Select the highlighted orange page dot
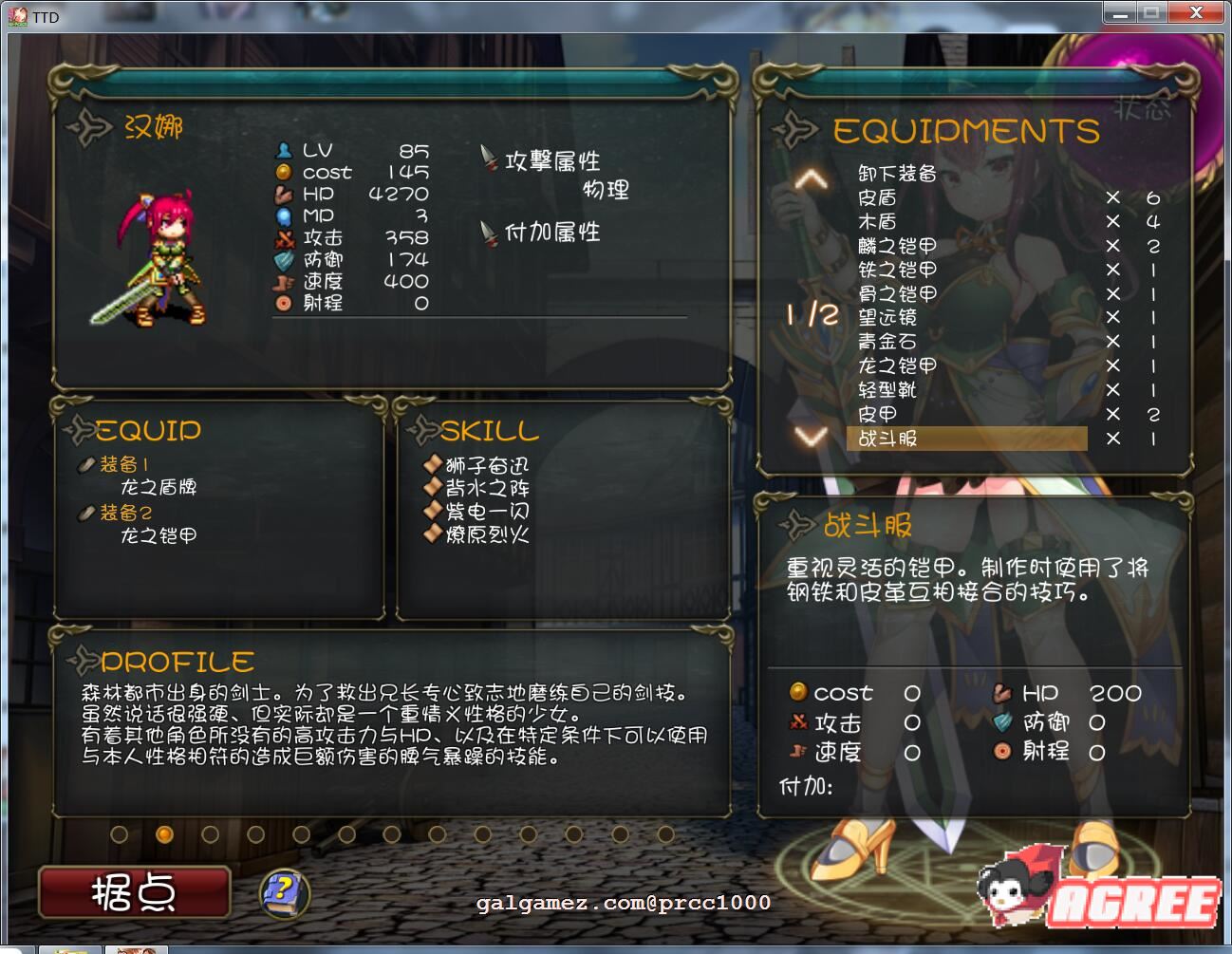1232x954 pixels. pyautogui.click(x=165, y=834)
